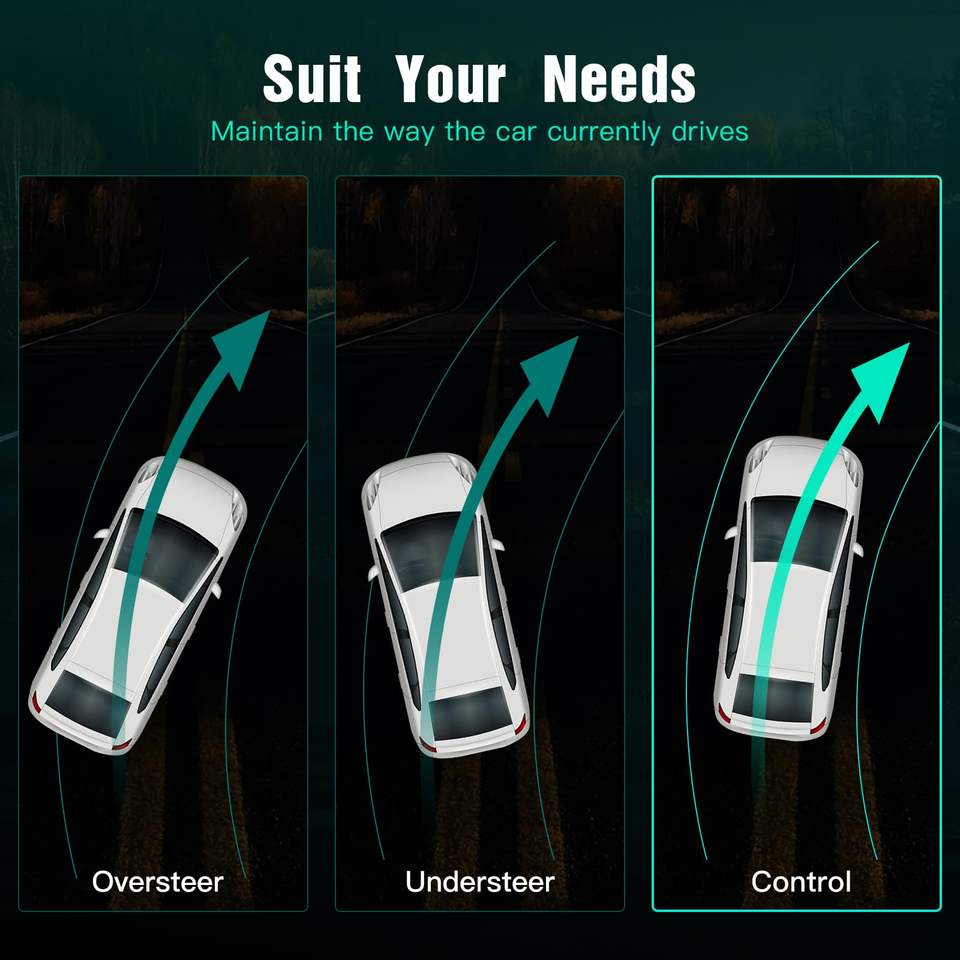960x960 pixels.
Task: Pick the highlighted Control panel
Action: [x=797, y=543]
